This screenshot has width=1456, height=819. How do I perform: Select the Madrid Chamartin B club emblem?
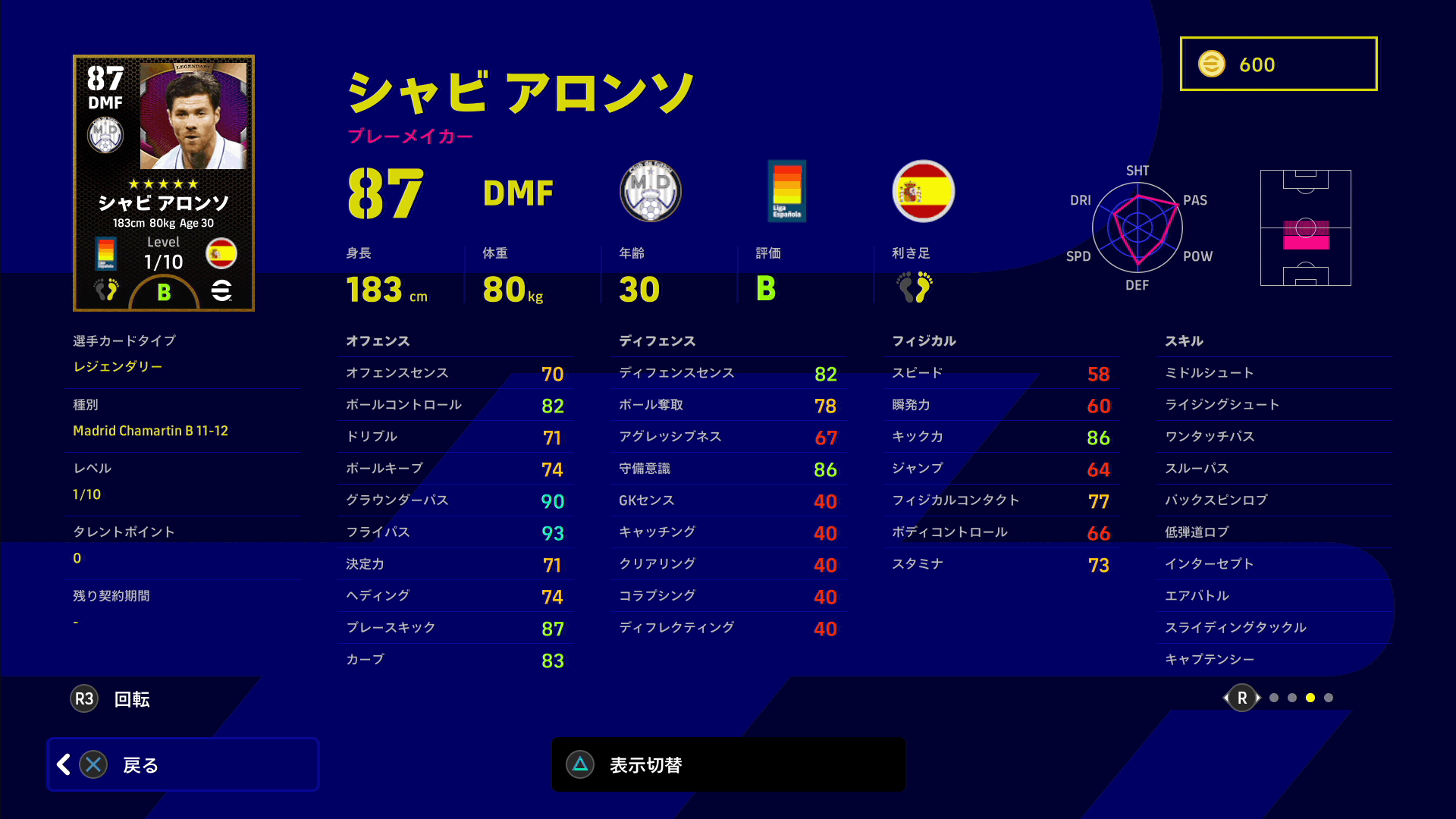tap(650, 191)
